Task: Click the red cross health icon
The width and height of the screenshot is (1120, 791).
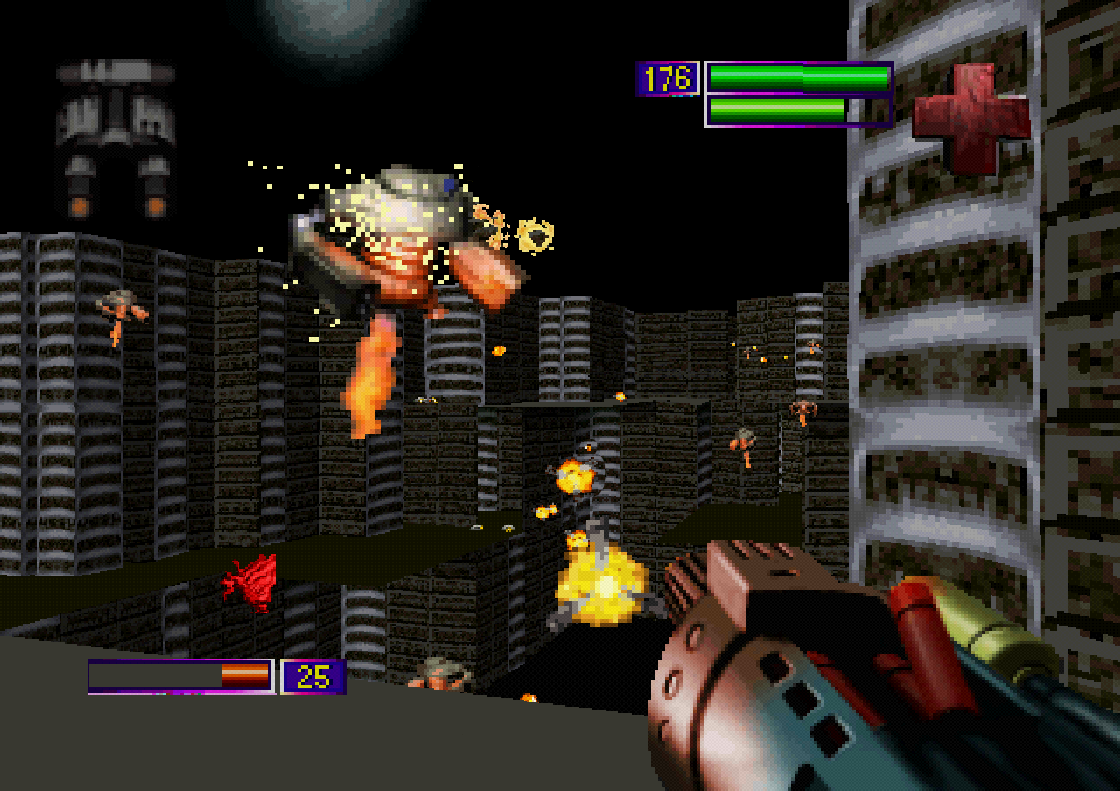Action: pos(970,116)
